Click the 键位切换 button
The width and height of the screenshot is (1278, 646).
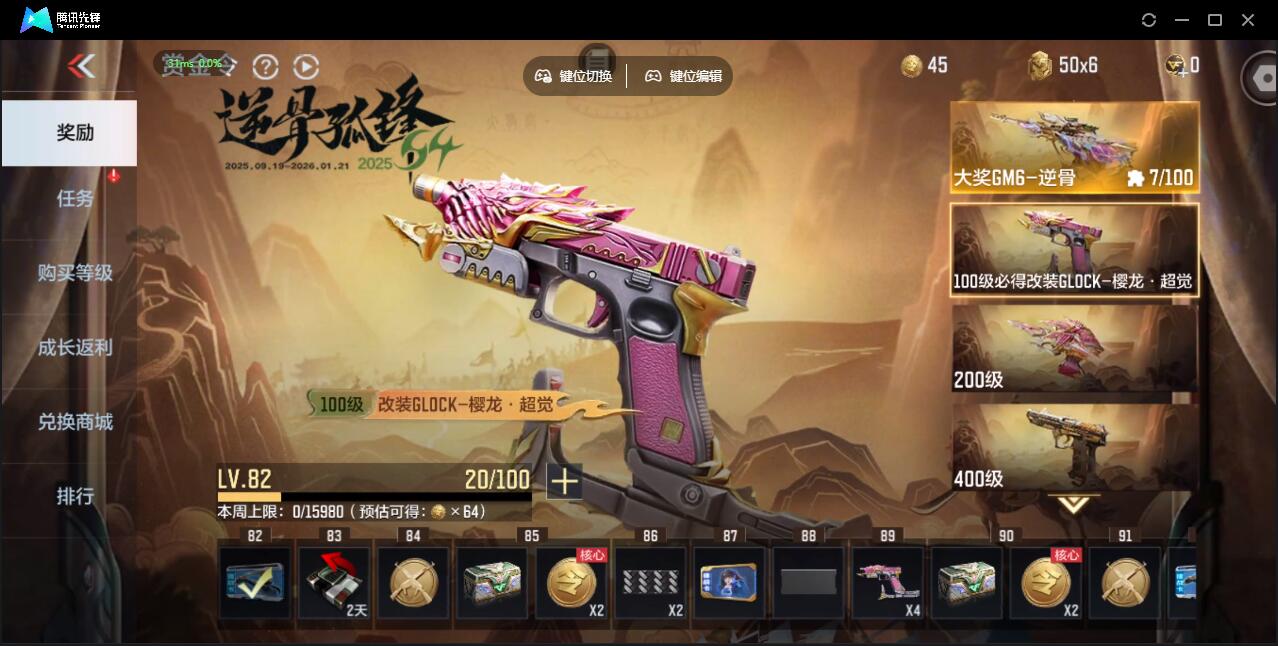[574, 76]
